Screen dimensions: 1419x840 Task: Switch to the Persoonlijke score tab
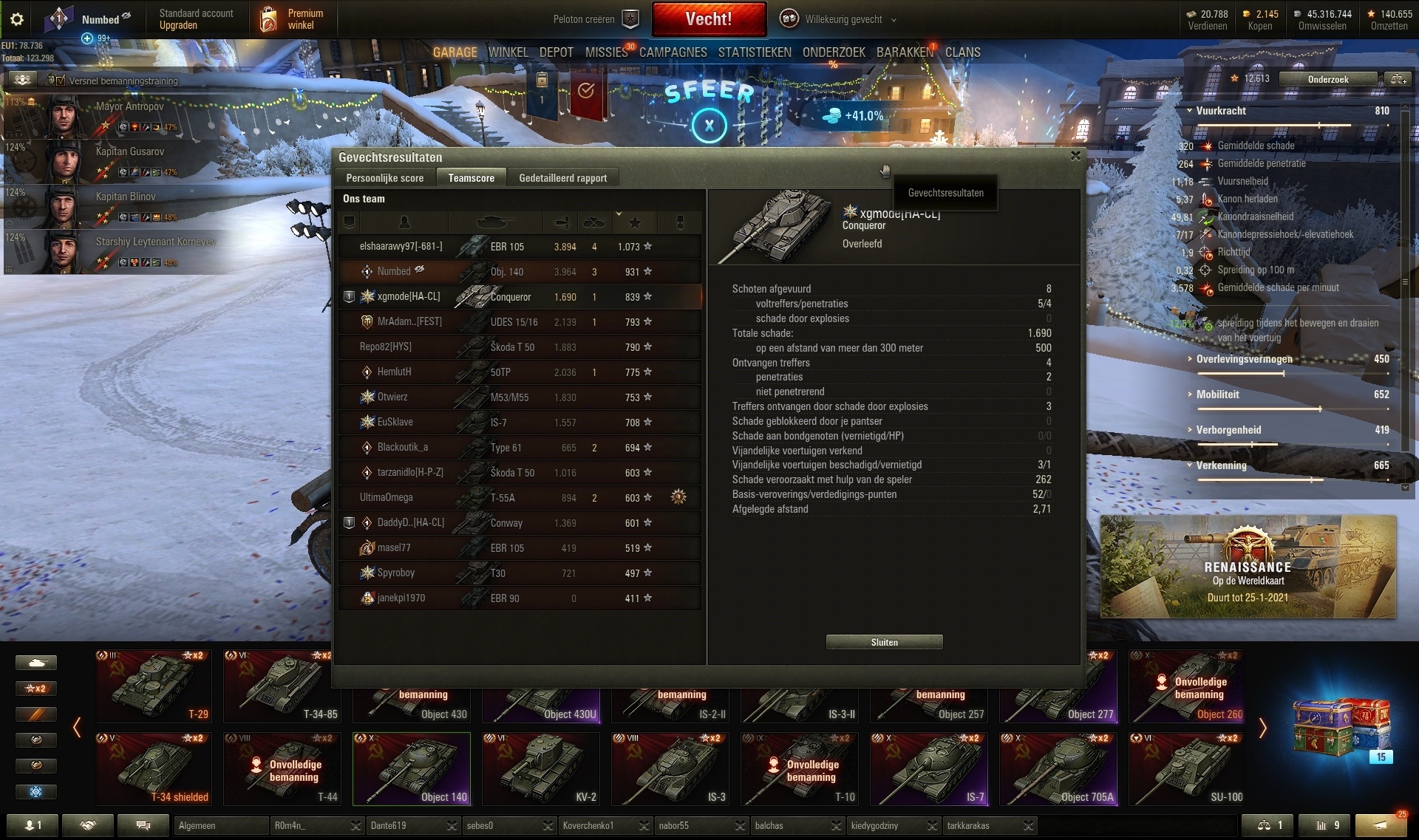point(384,178)
